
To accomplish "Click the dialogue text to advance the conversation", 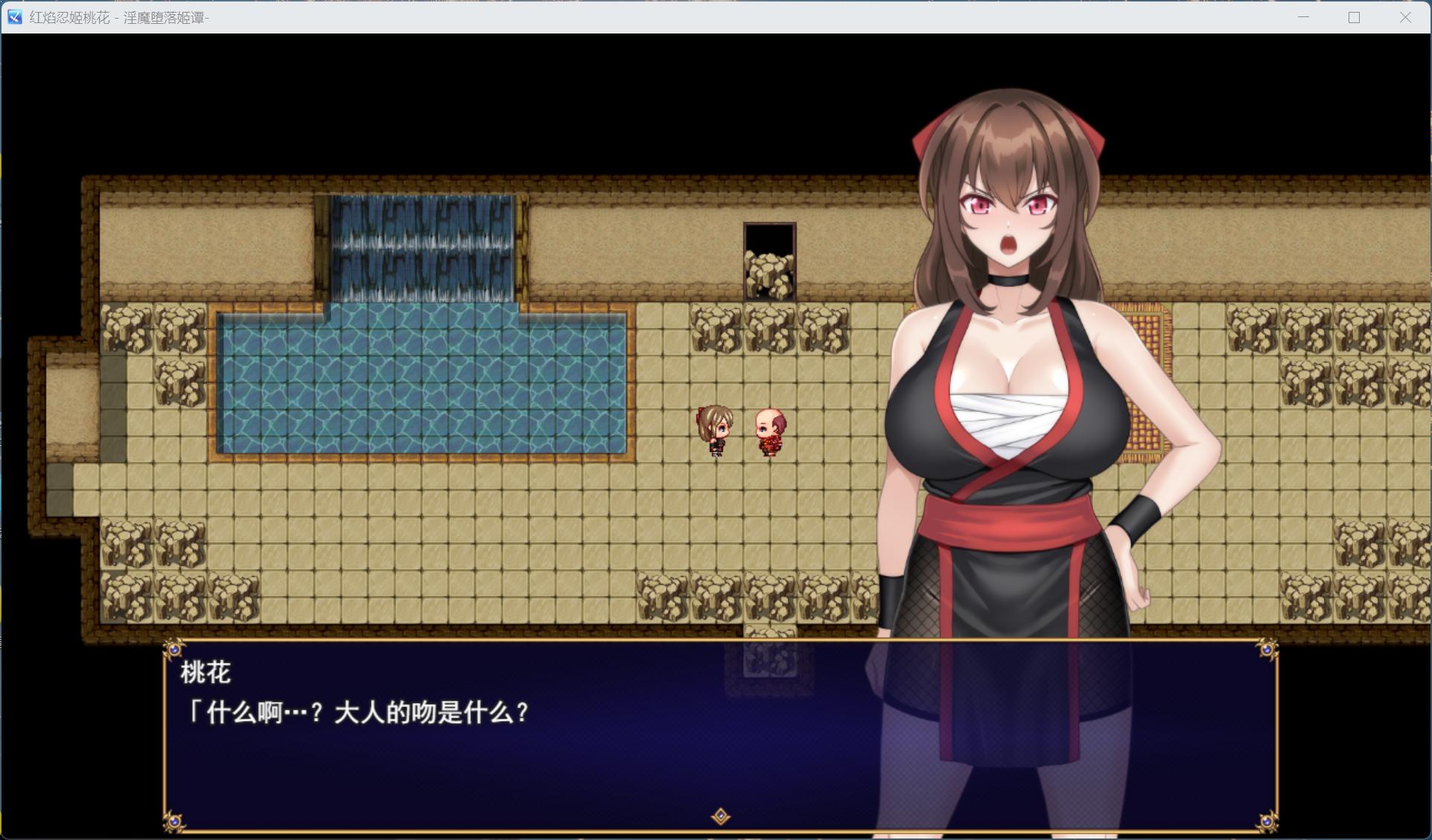I will point(357,712).
